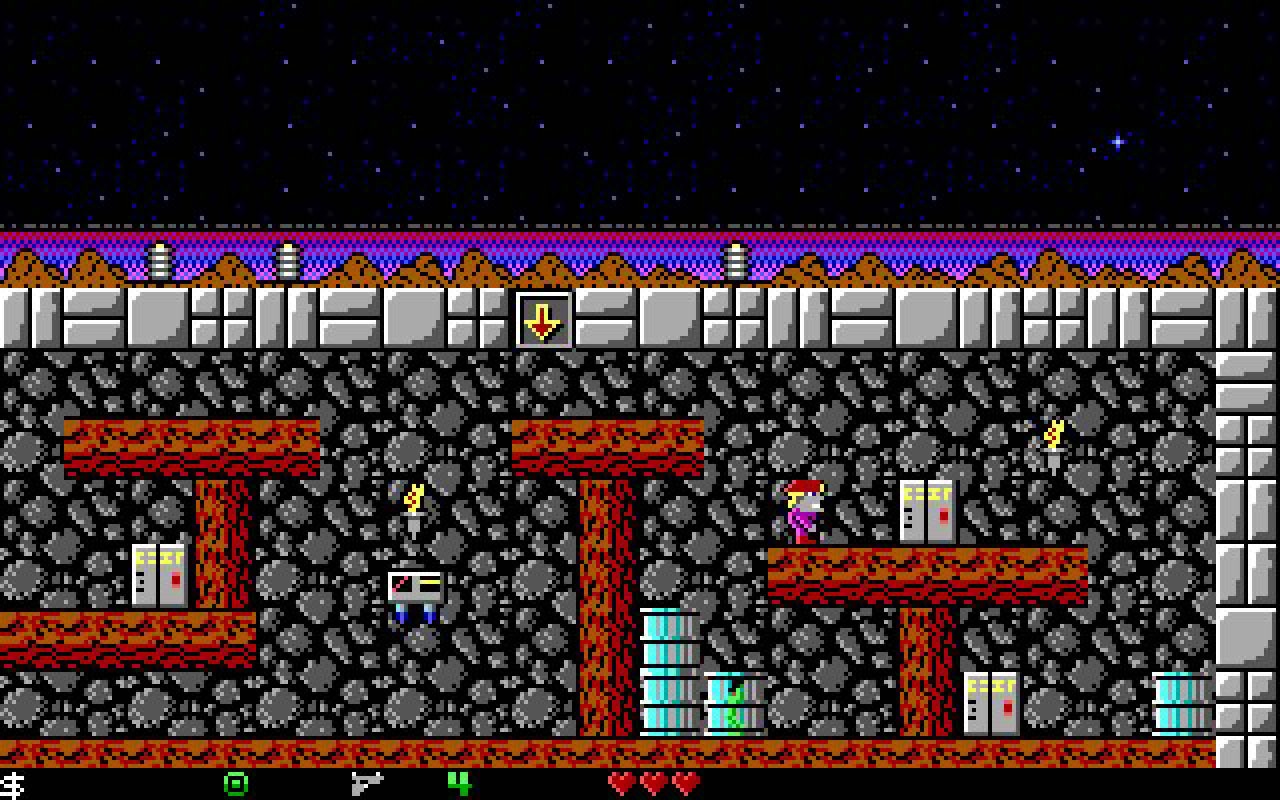Screen dimensions: 1280x800
Task: Select the red-hatted player character
Action: point(805,508)
